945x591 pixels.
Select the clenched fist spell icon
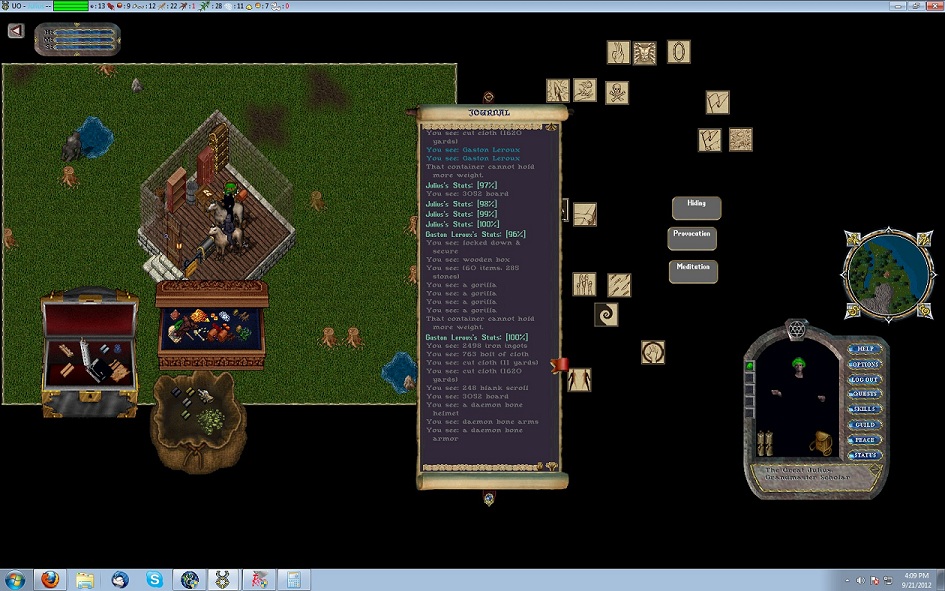(654, 352)
